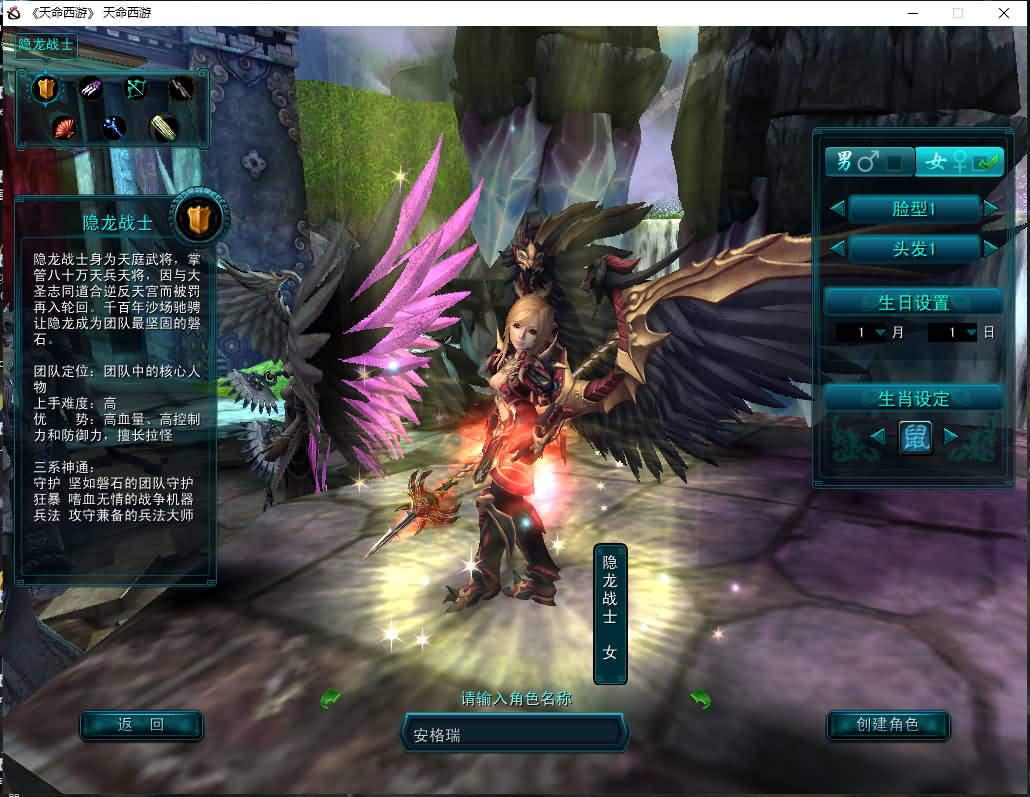Choose the blue sparkling staff class icon
This screenshot has height=797, width=1030.
[x=113, y=127]
